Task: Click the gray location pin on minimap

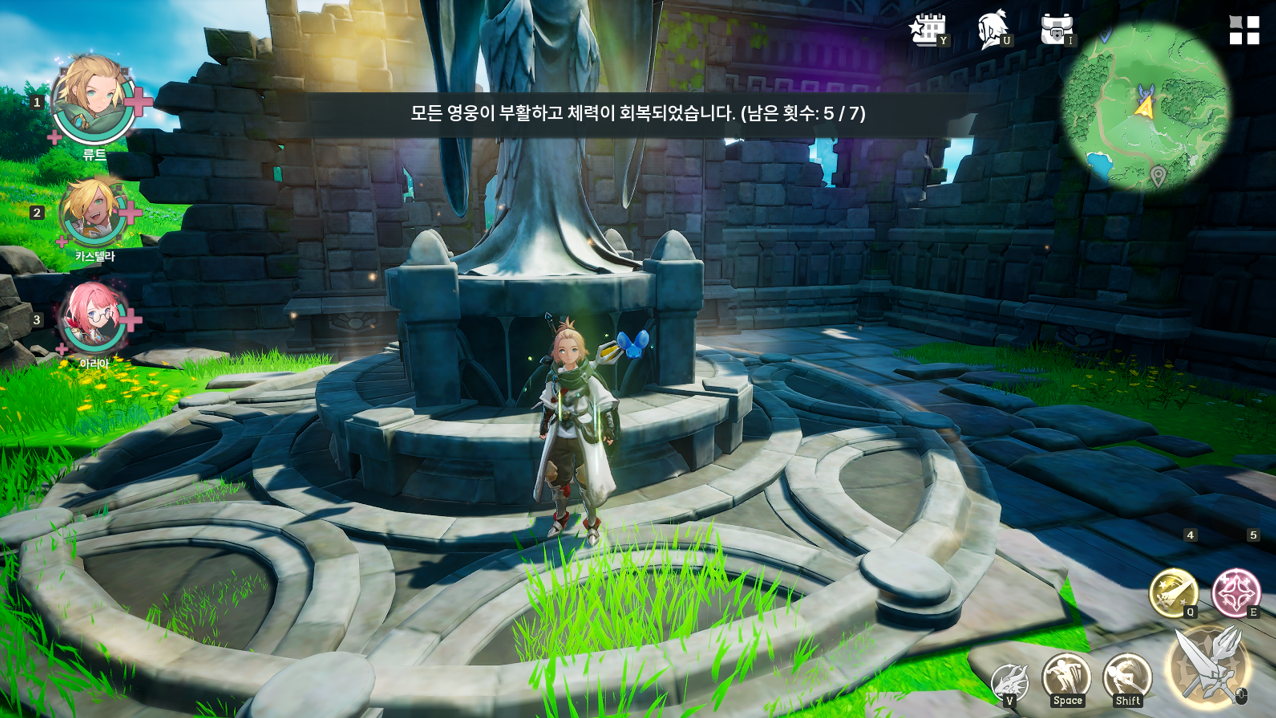Action: click(1158, 177)
